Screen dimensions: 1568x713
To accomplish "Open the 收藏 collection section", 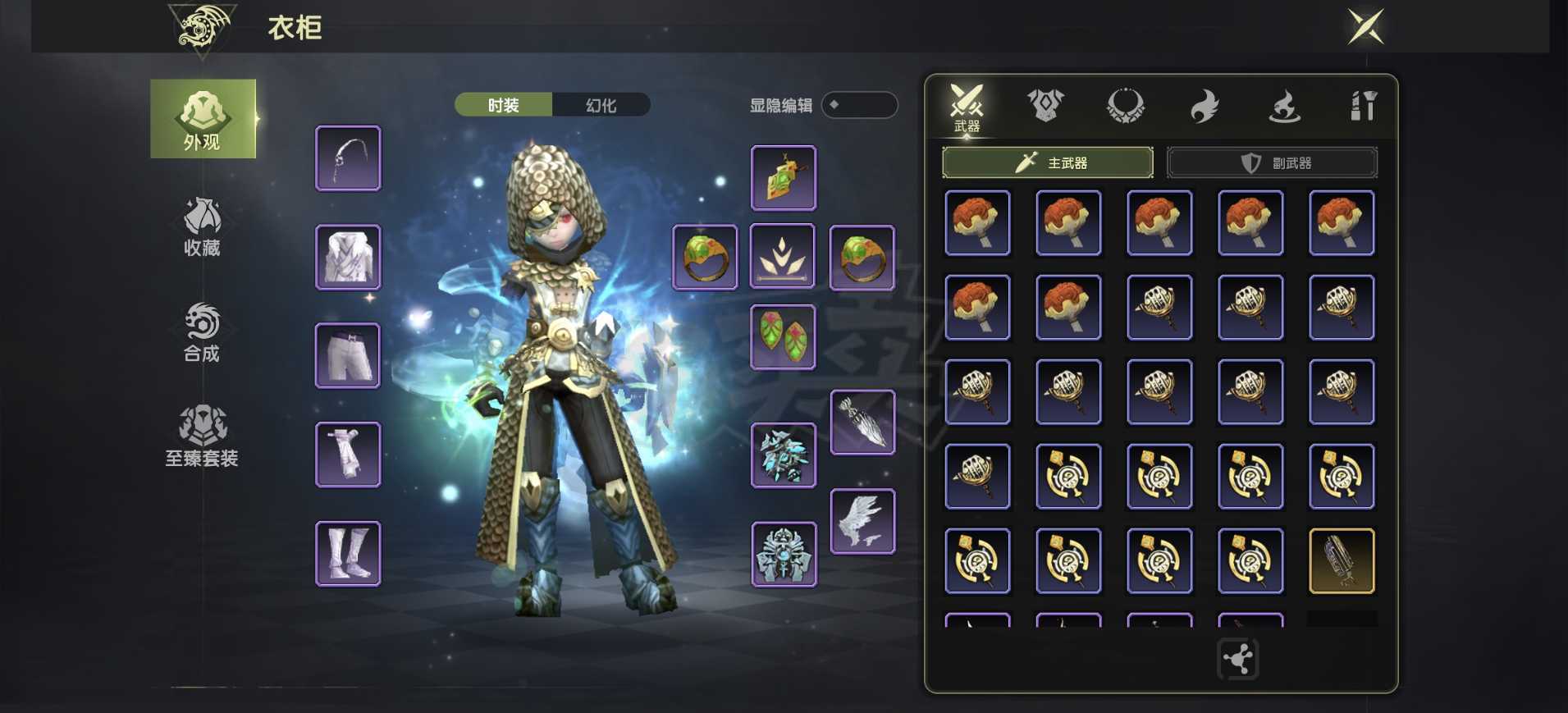I will (x=202, y=227).
